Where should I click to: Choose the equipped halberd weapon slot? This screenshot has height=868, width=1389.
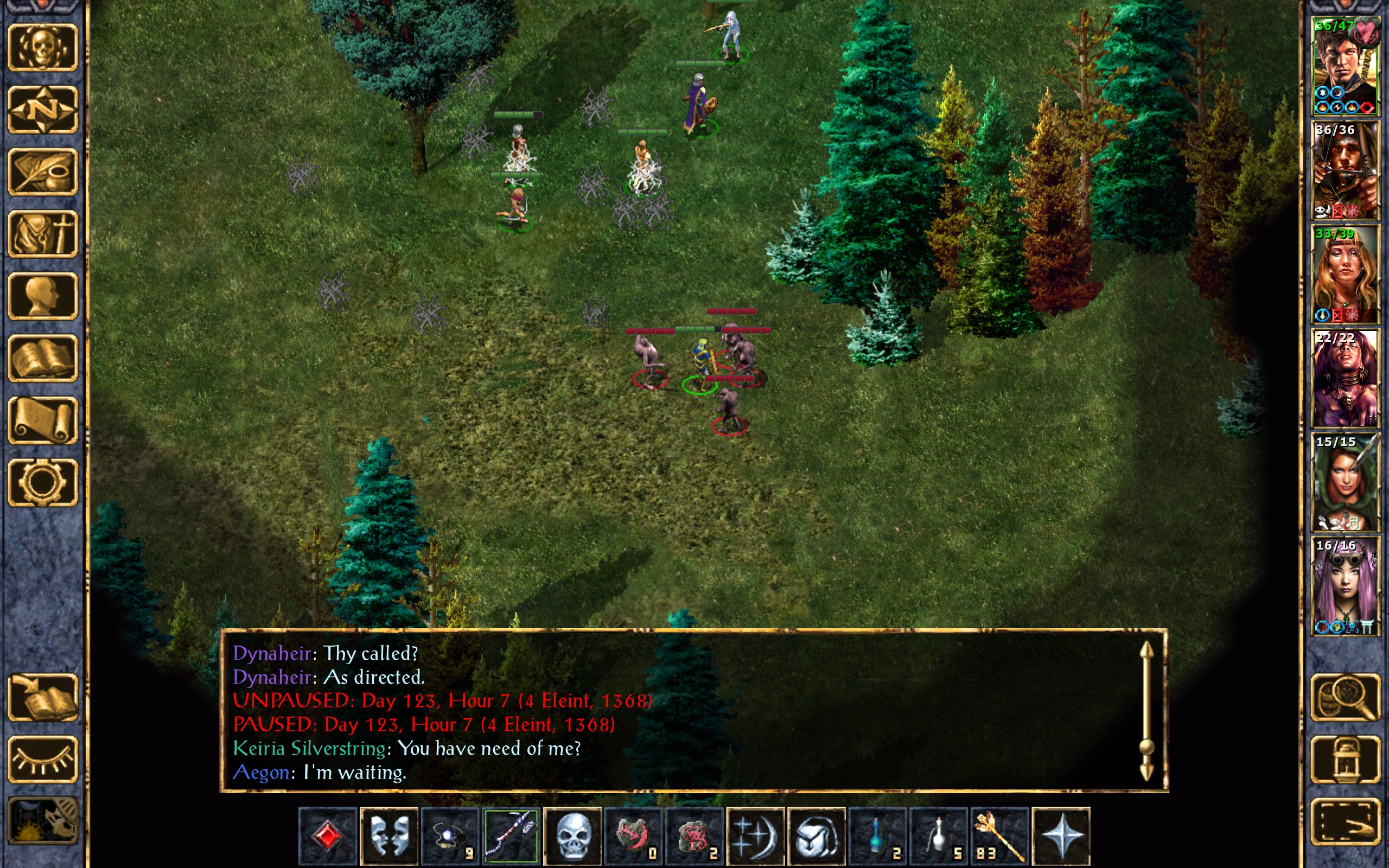click(511, 836)
